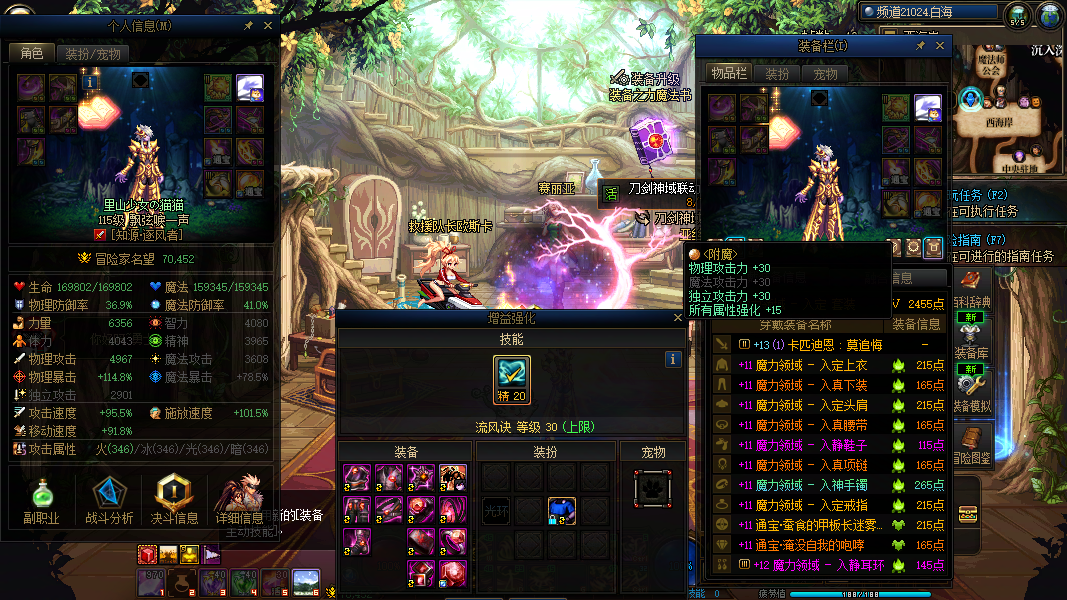Pin the 装备栏 window with pushpin icon
This screenshot has width=1067, height=600.
(921, 46)
